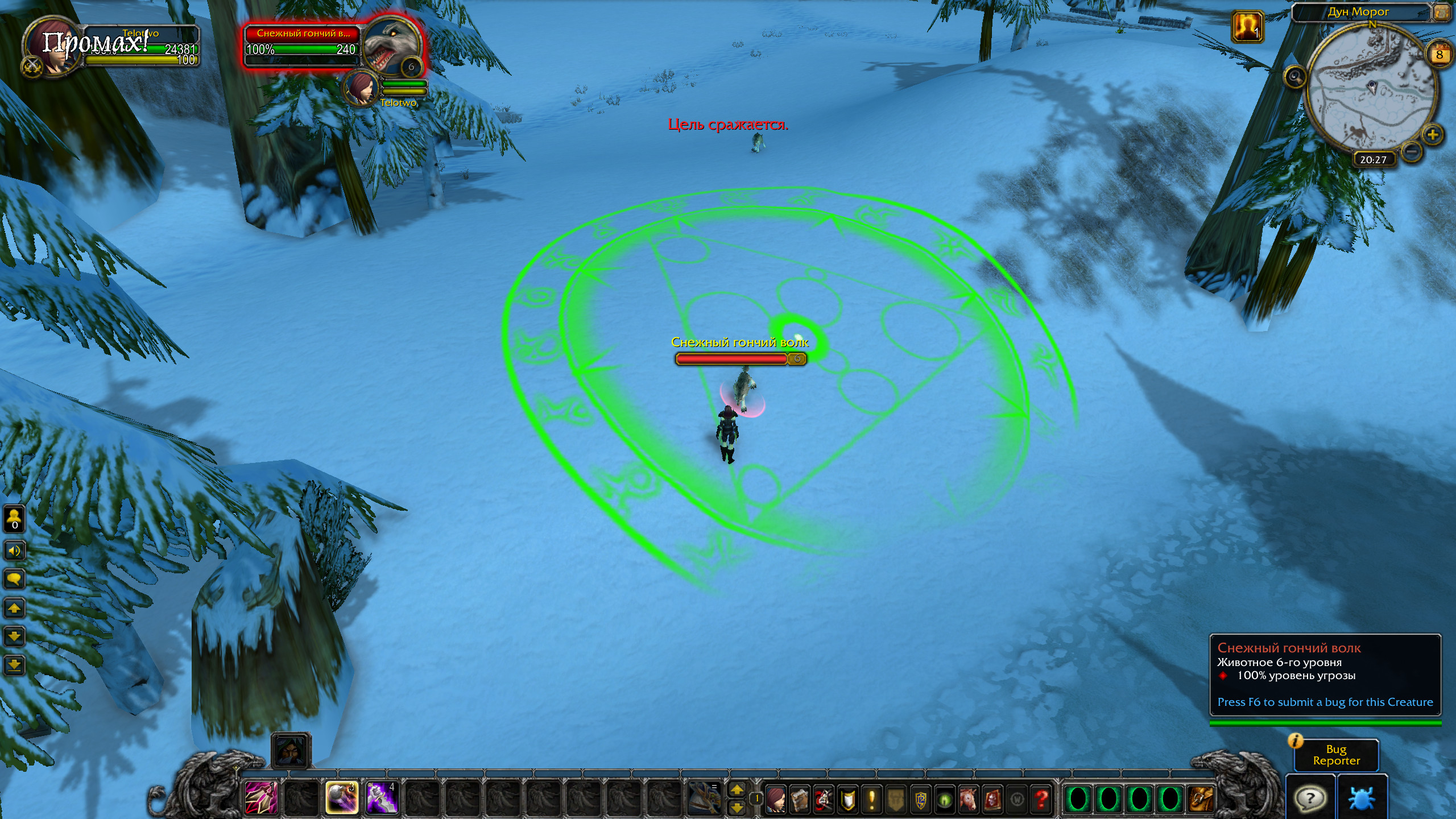Open the brown backpack bag
Image resolution: width=1456 pixels, height=819 pixels.
point(1200,799)
